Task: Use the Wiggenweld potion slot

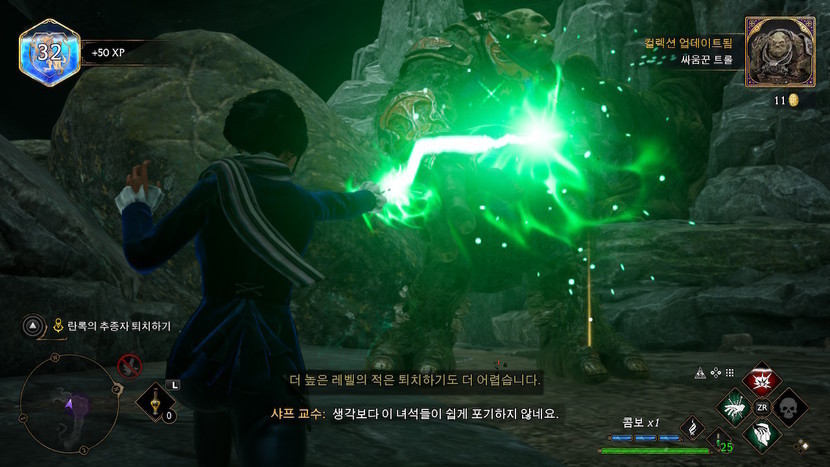Action: [x=157, y=403]
